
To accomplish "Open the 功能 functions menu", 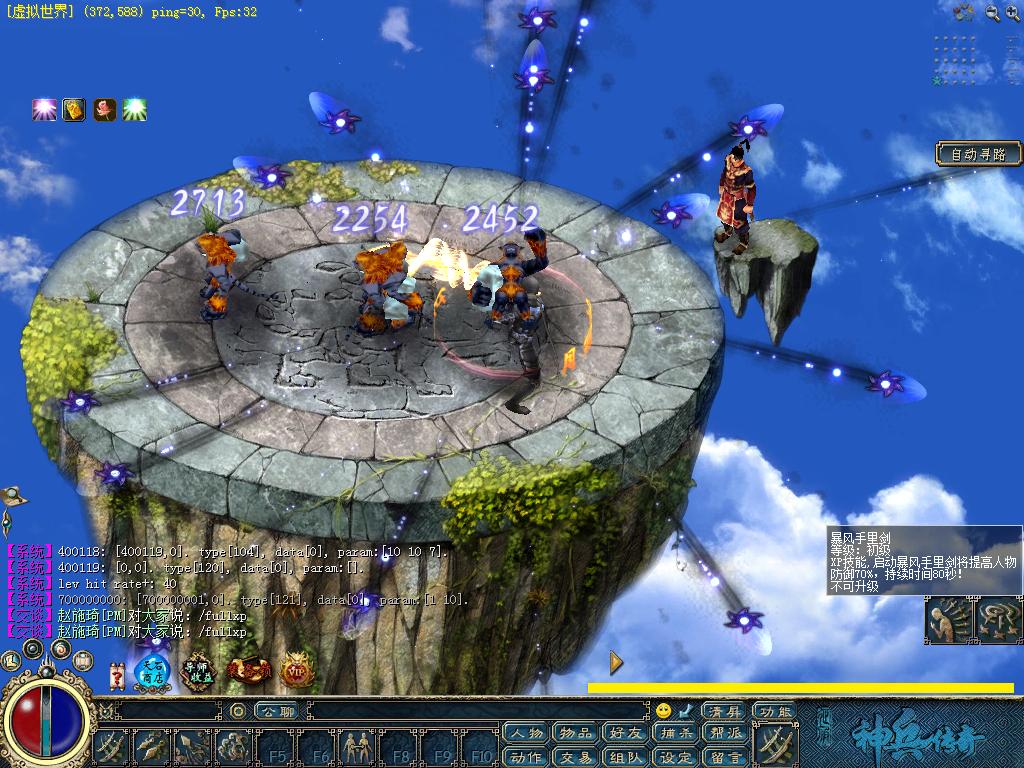I will click(775, 711).
